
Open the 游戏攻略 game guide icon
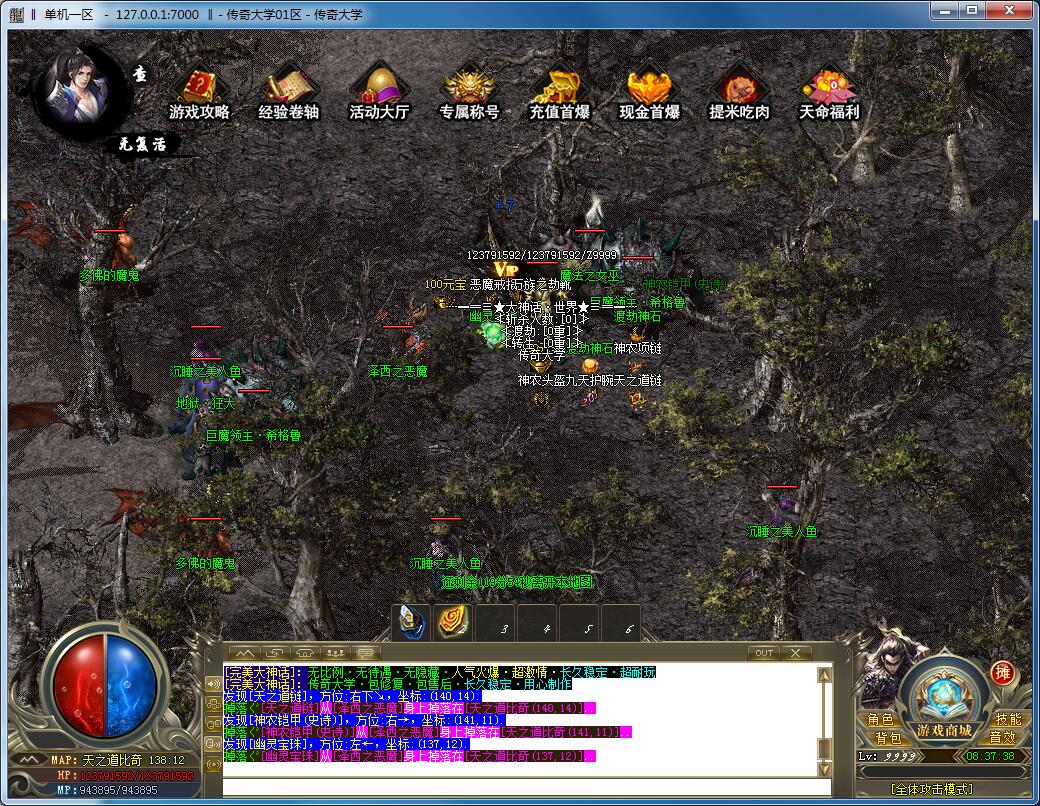pos(199,92)
